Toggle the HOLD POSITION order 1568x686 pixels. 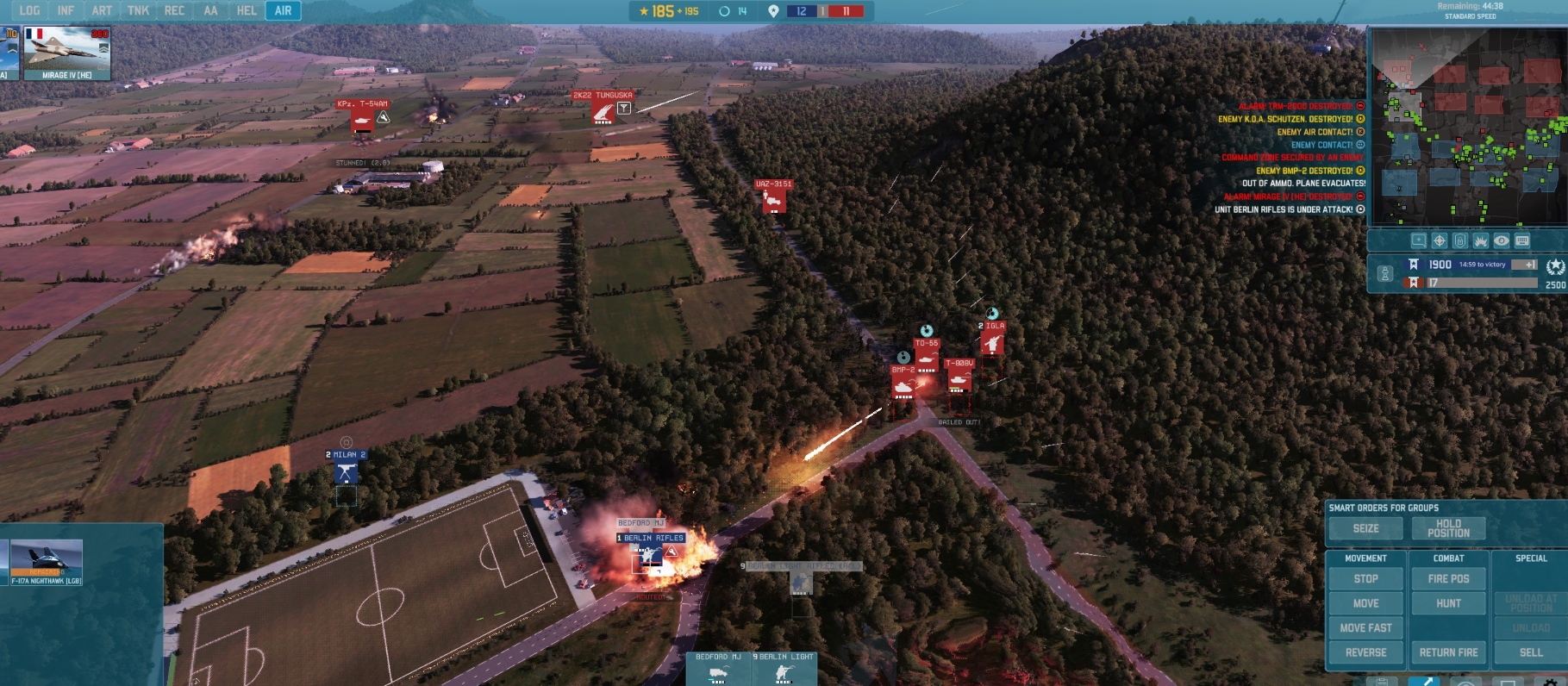pyautogui.click(x=1450, y=527)
